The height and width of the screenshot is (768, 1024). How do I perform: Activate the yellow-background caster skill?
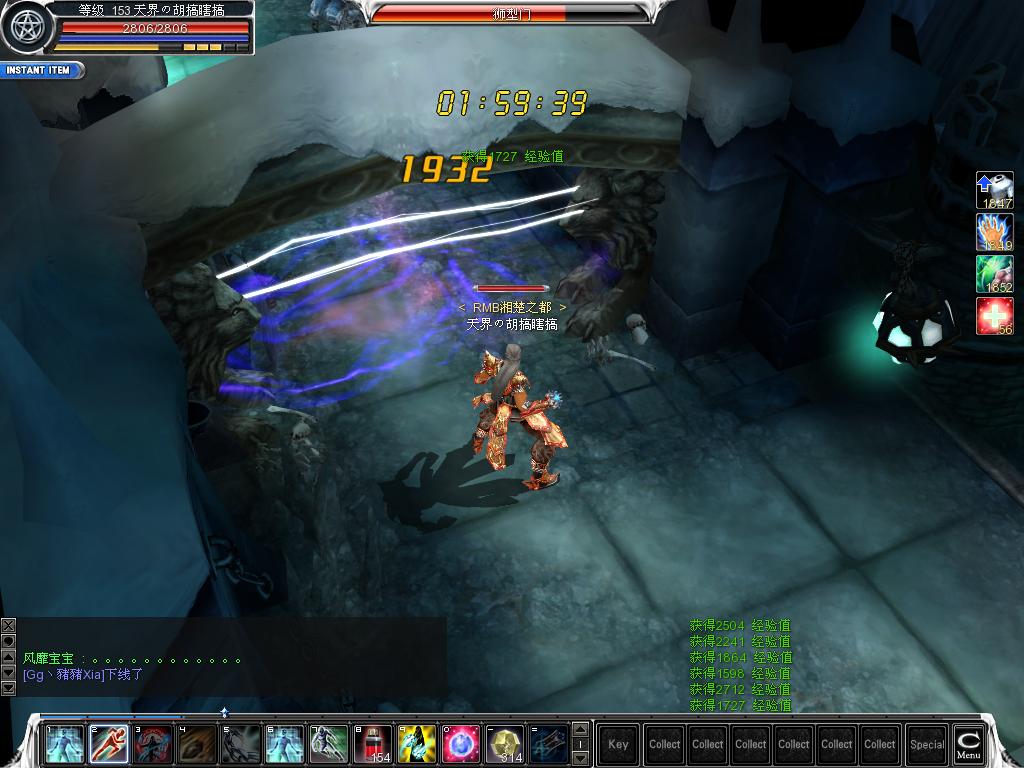(x=417, y=744)
